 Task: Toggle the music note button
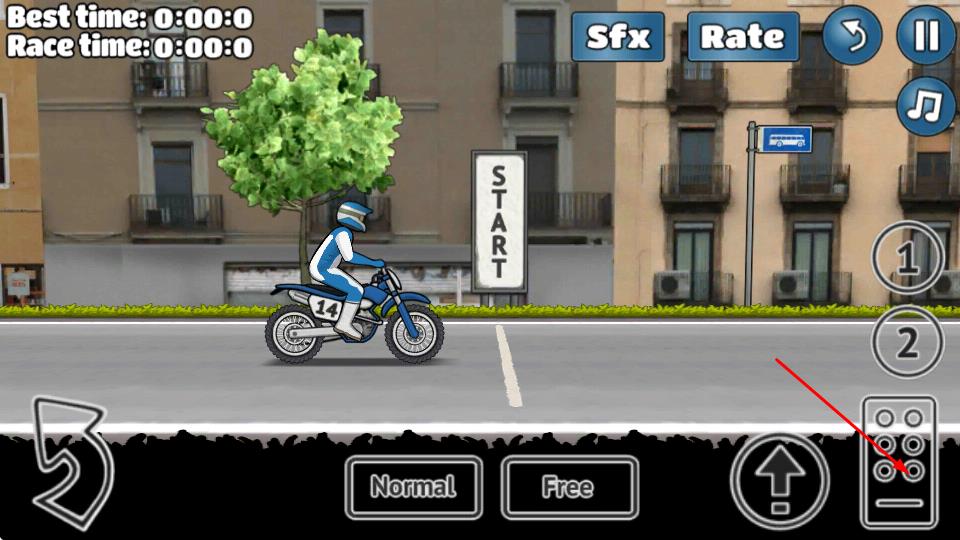point(926,106)
